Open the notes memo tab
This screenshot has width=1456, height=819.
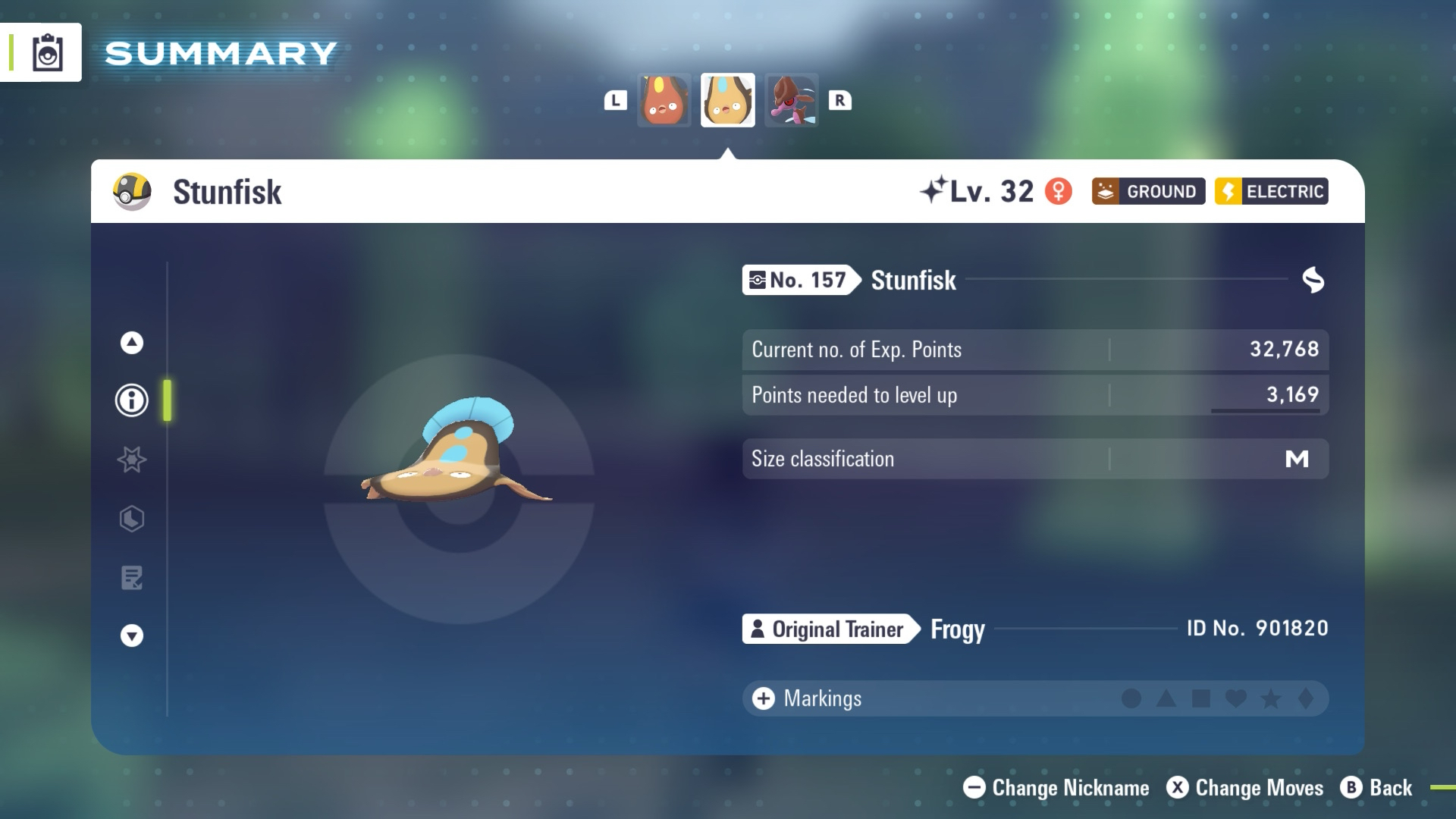click(x=132, y=578)
